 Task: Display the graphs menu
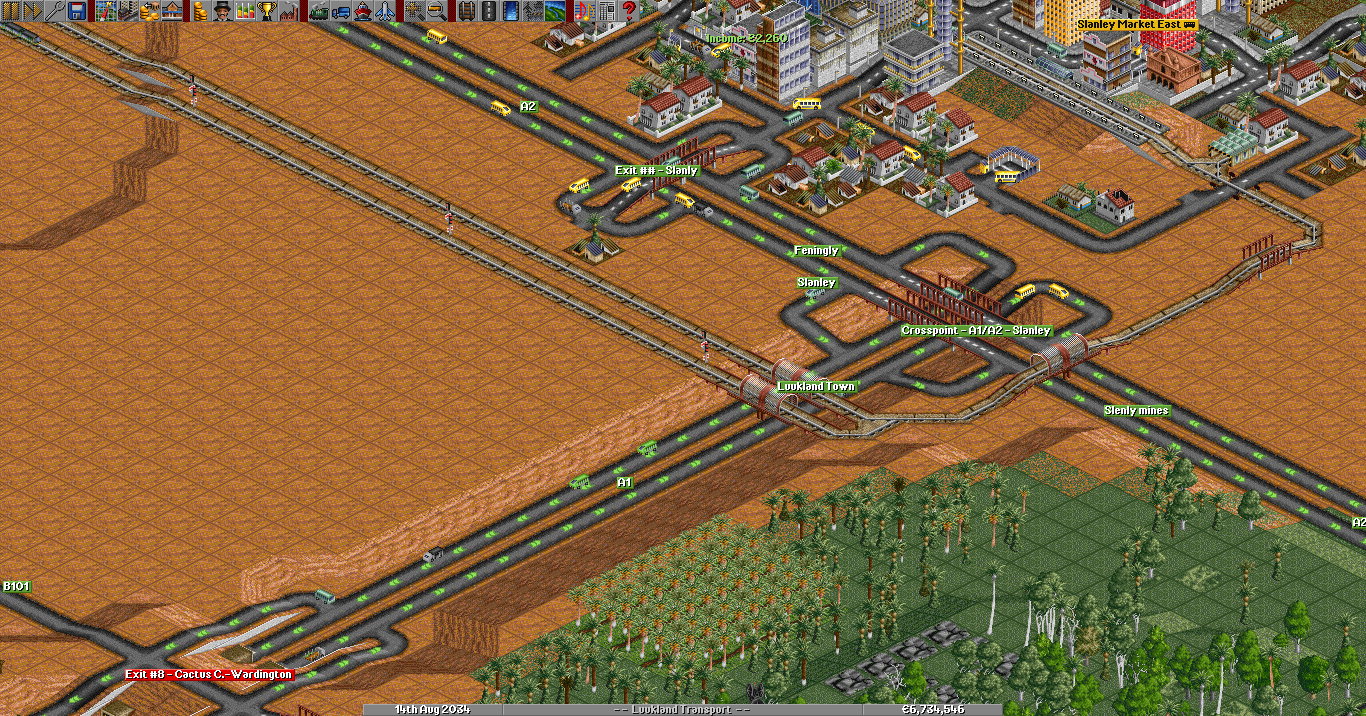point(245,11)
